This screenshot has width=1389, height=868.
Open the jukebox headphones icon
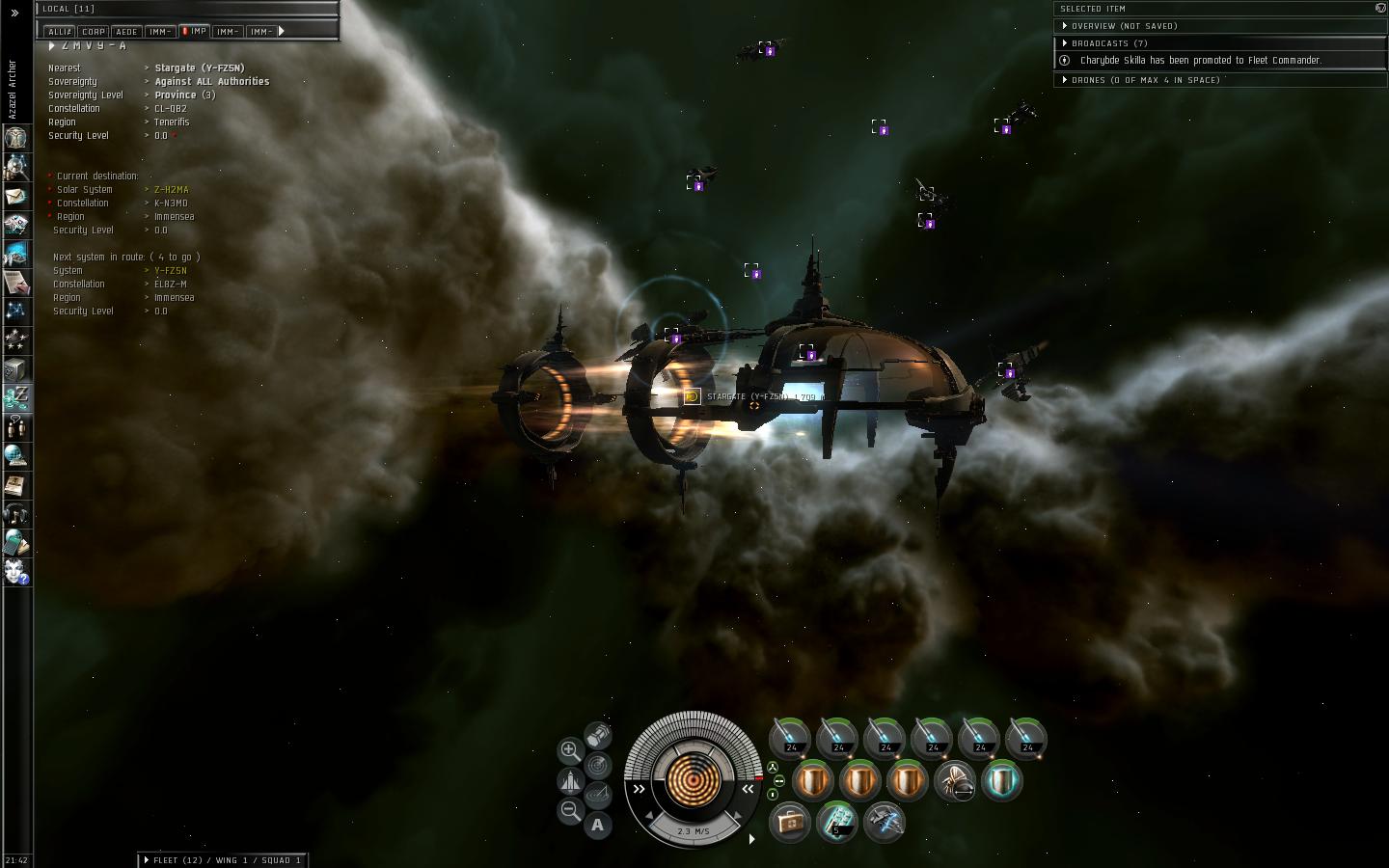pos(16,513)
